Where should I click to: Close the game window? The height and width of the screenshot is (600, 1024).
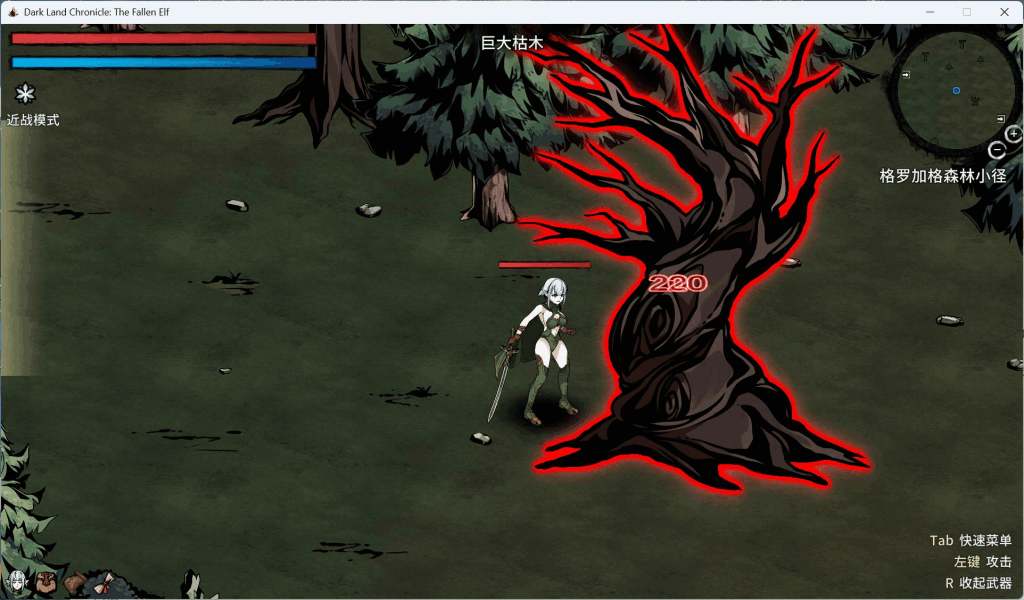point(1004,12)
